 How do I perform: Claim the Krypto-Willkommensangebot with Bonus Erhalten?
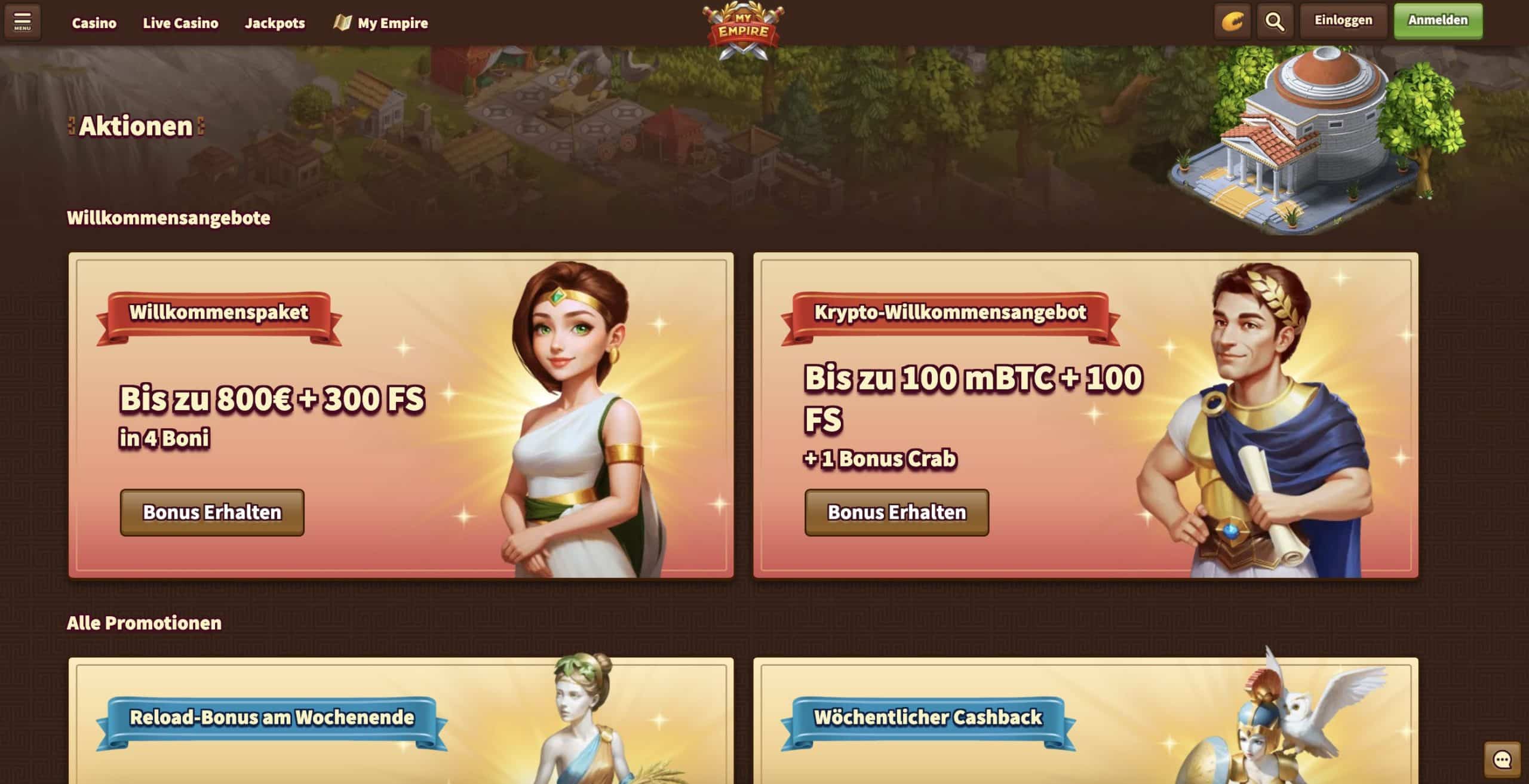click(x=896, y=512)
